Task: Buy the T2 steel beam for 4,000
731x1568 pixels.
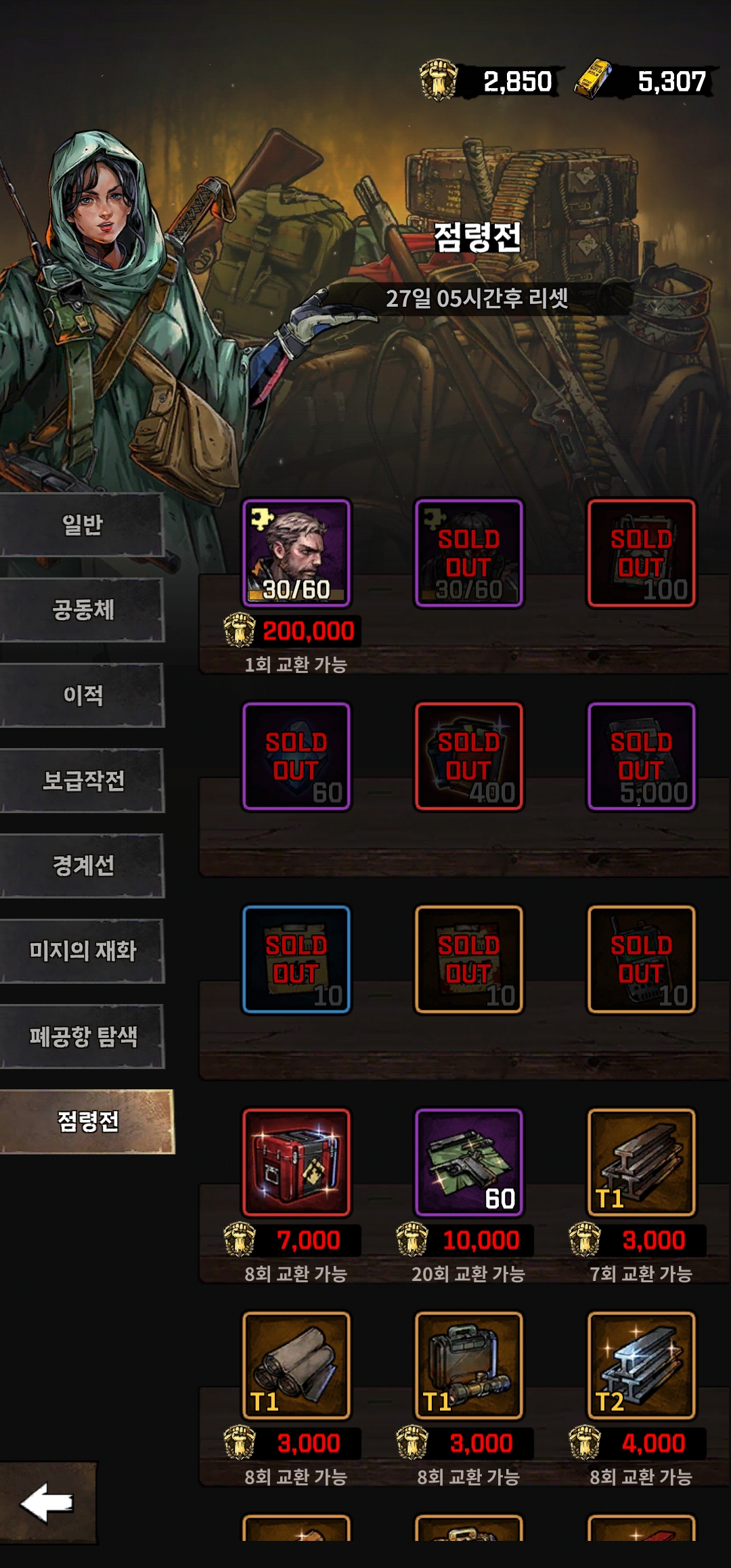Action: (x=642, y=1366)
